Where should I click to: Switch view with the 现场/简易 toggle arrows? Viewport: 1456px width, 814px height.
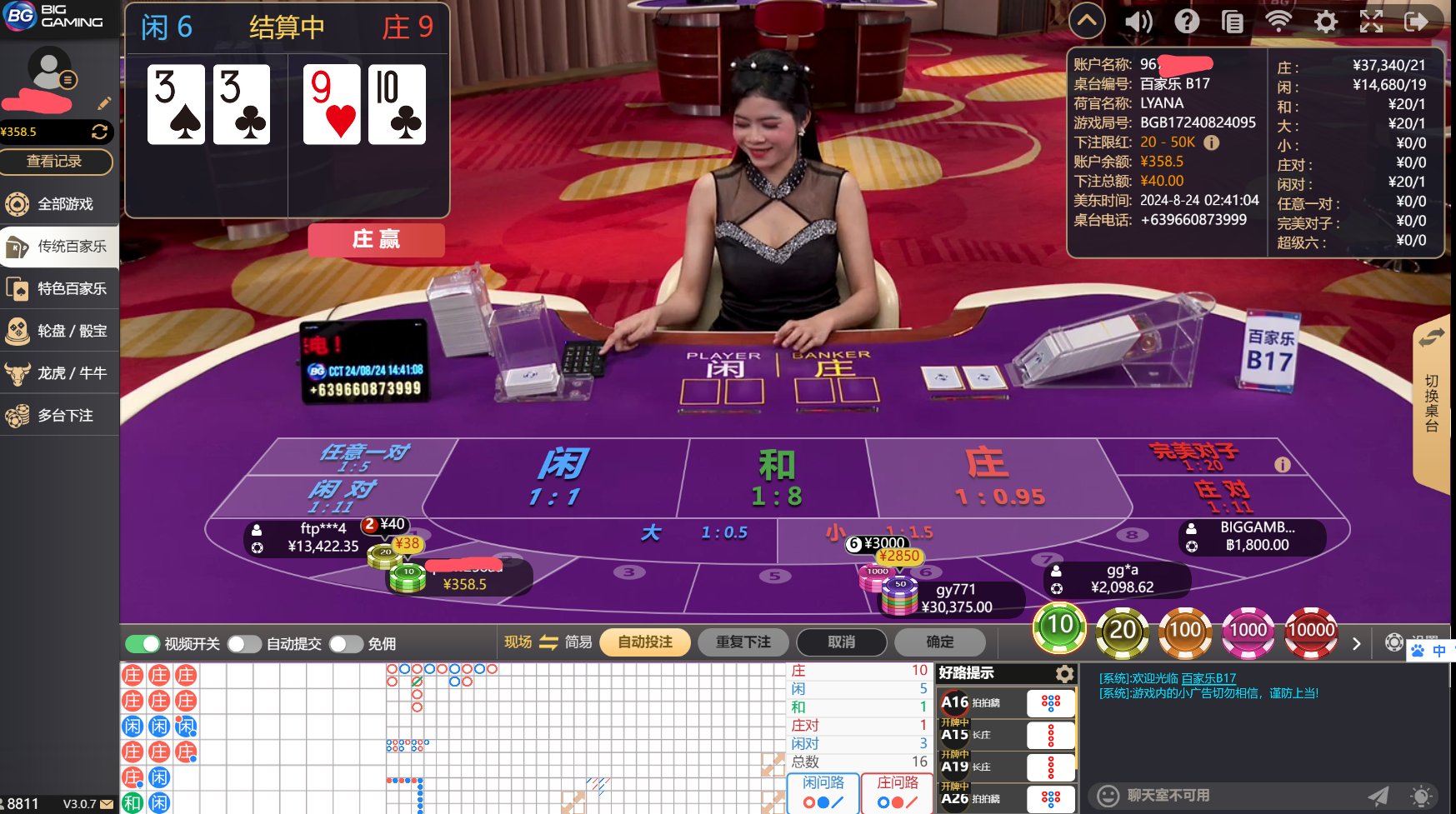549,642
